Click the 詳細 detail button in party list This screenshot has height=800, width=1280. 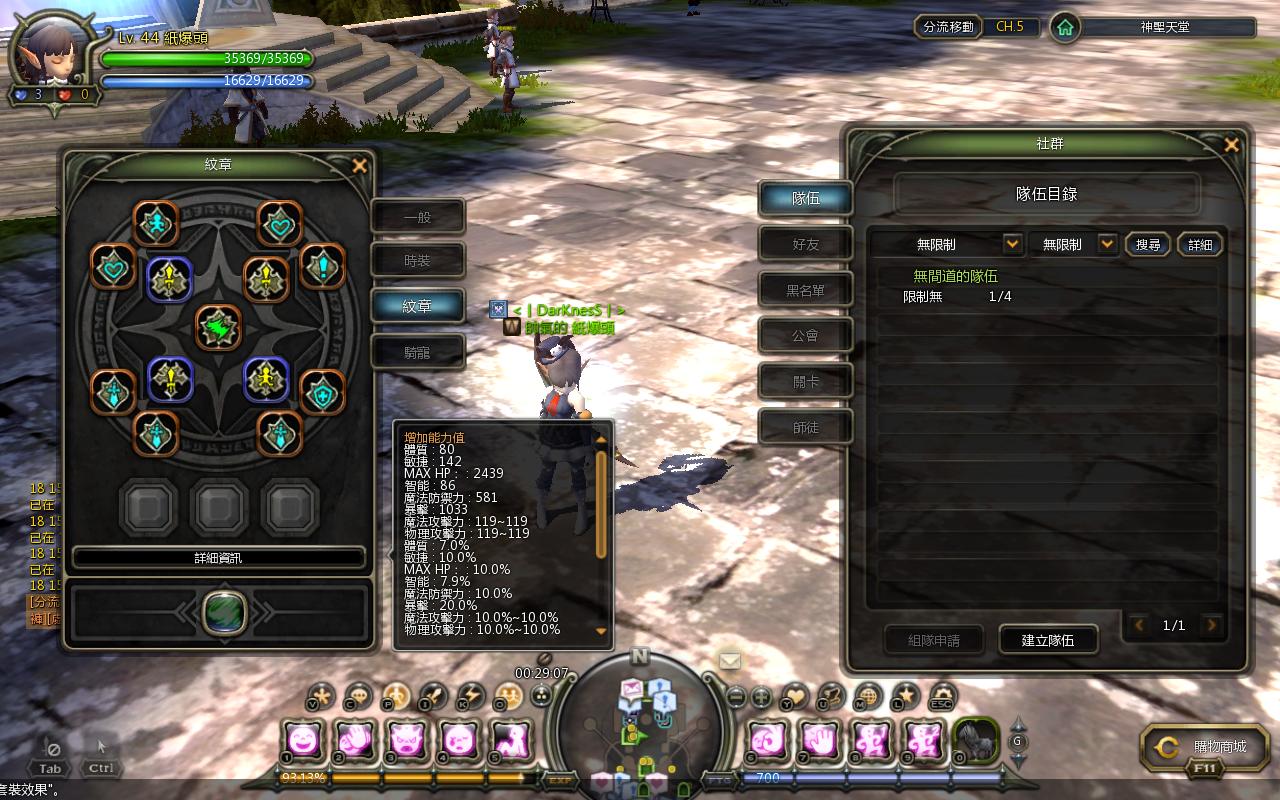pos(1200,244)
